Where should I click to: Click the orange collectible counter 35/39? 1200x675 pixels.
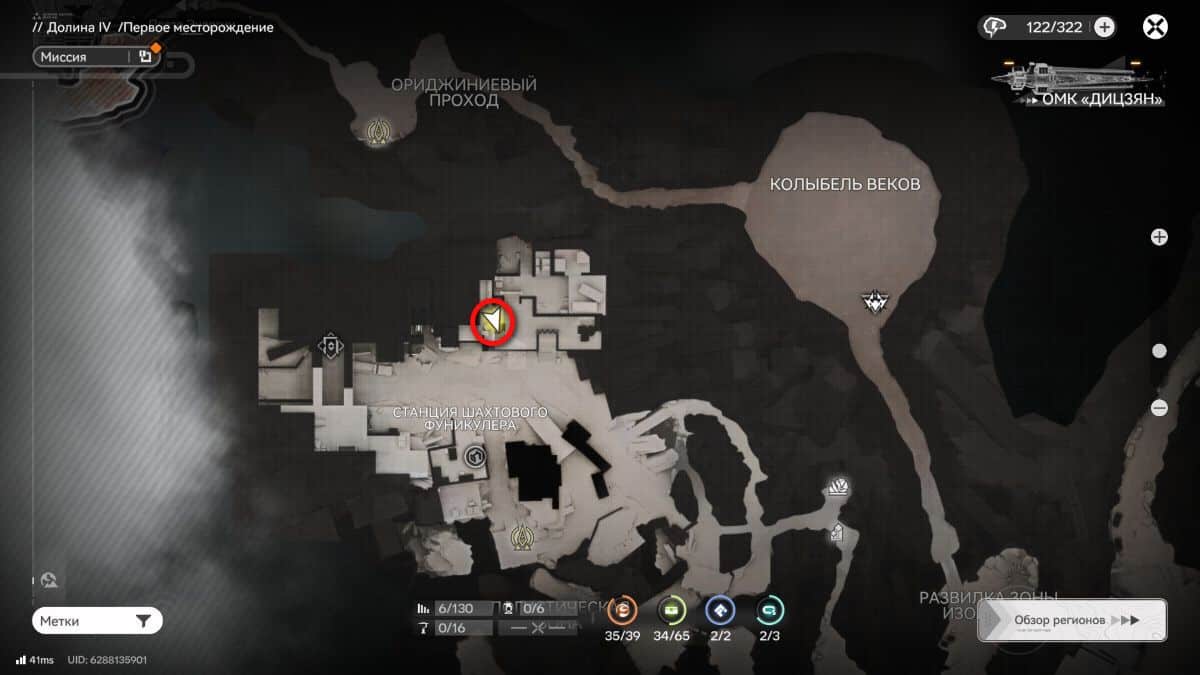(622, 610)
